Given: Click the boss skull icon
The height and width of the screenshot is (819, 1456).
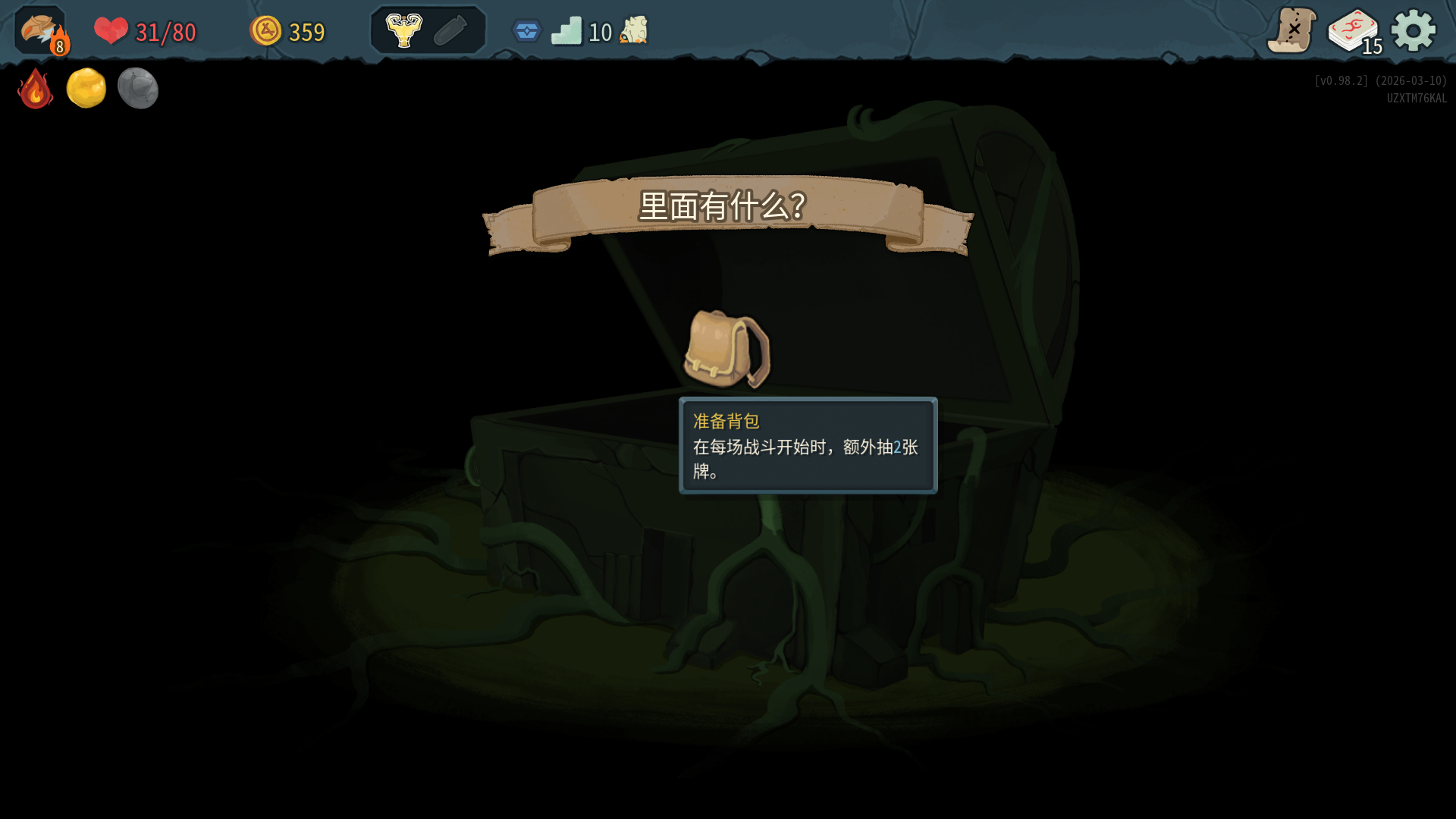Looking at the screenshot, I should click(x=634, y=31).
